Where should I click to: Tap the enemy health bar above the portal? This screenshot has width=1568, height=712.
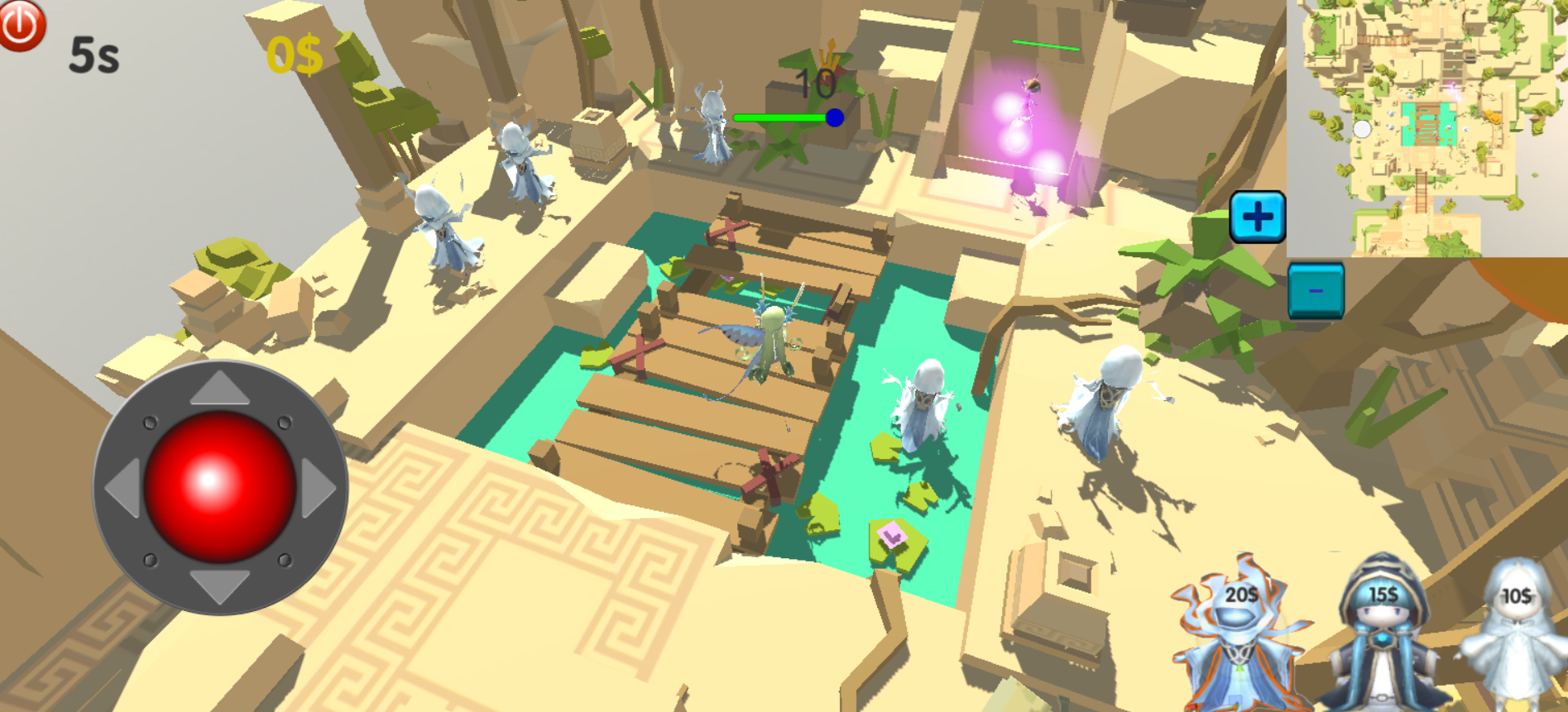(1048, 43)
